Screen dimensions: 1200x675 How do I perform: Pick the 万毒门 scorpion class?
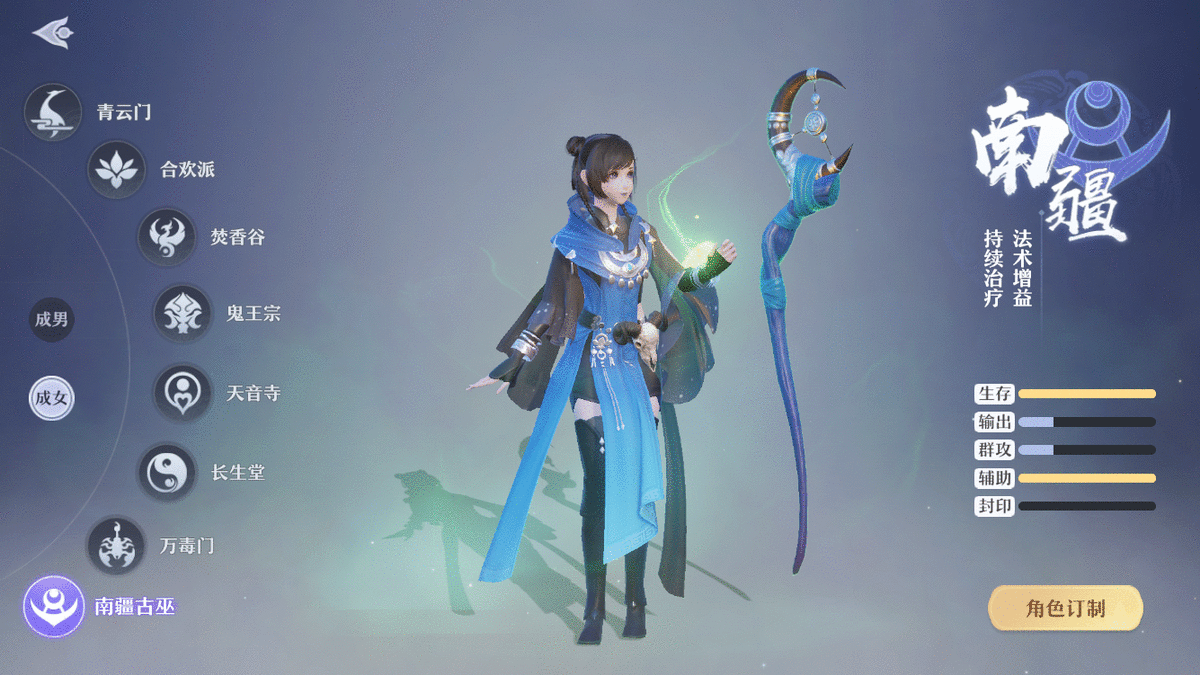(116, 546)
